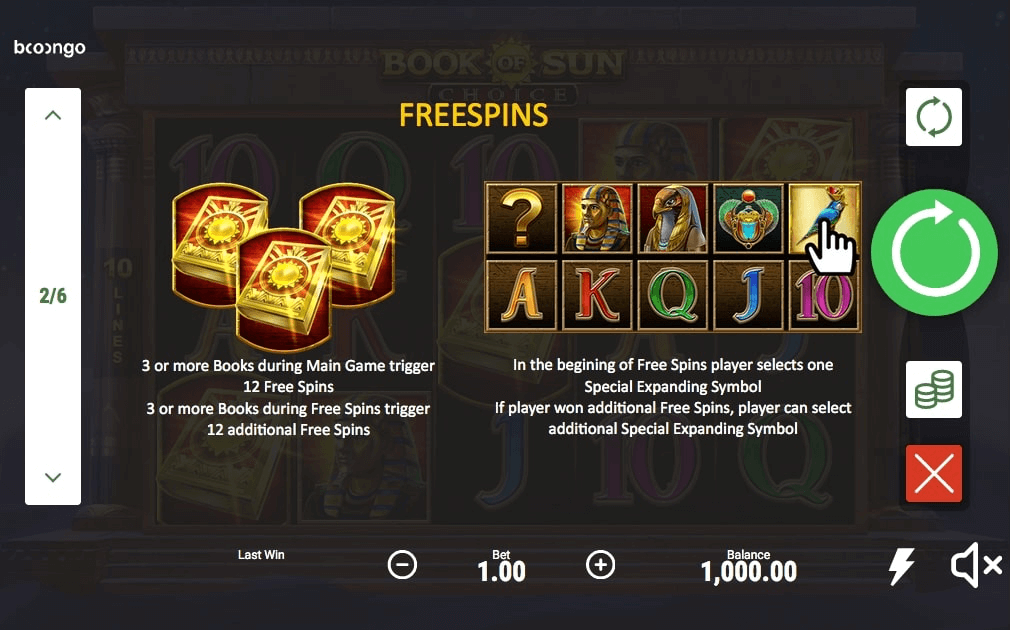Open the autoplay settings button

click(x=933, y=117)
